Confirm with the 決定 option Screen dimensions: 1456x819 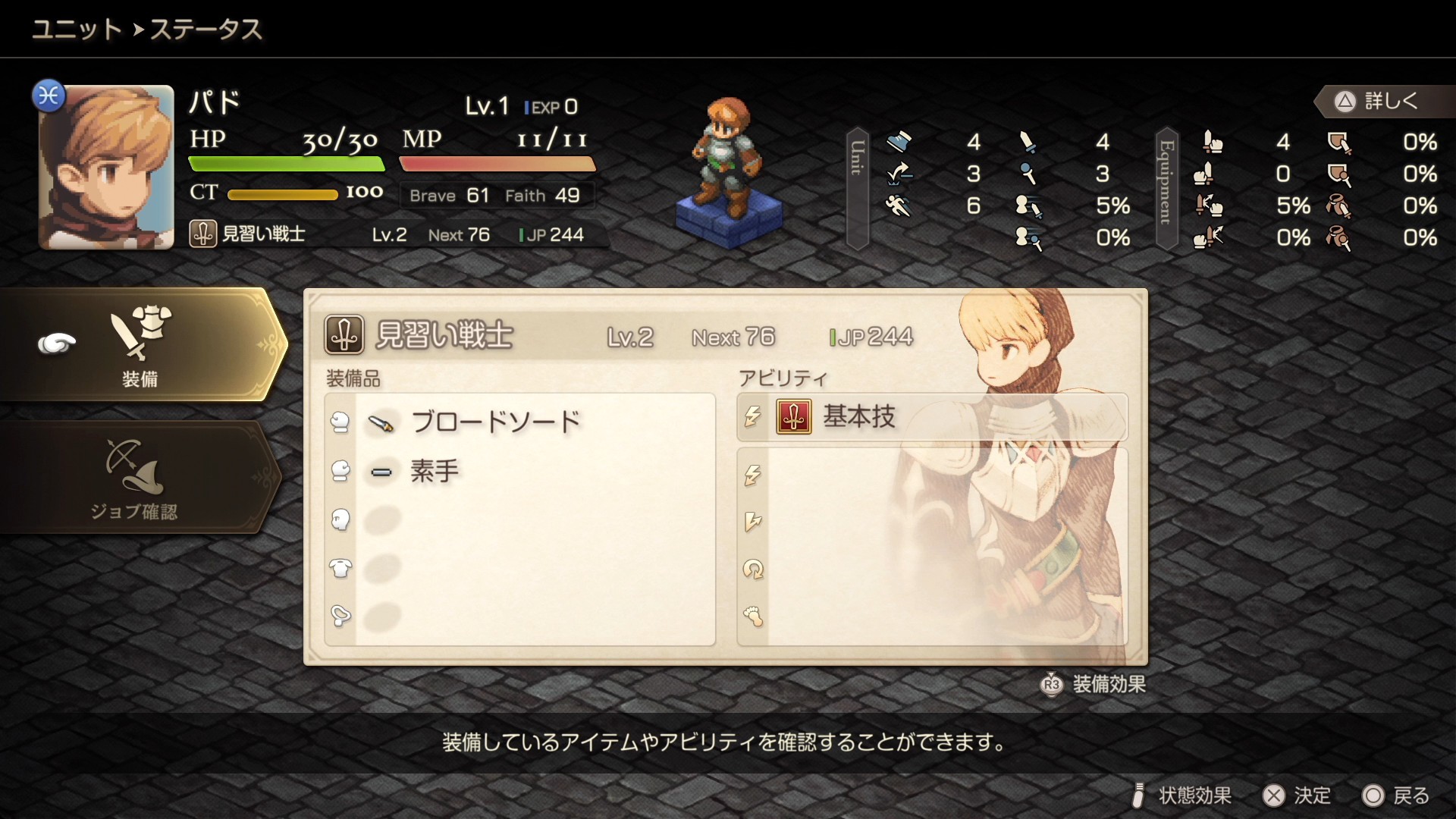tap(1297, 795)
